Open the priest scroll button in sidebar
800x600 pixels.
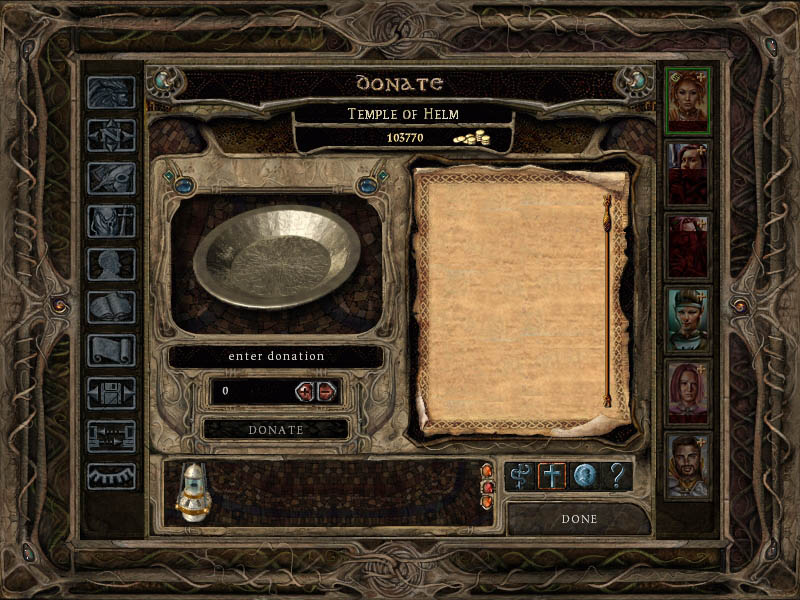[111, 350]
